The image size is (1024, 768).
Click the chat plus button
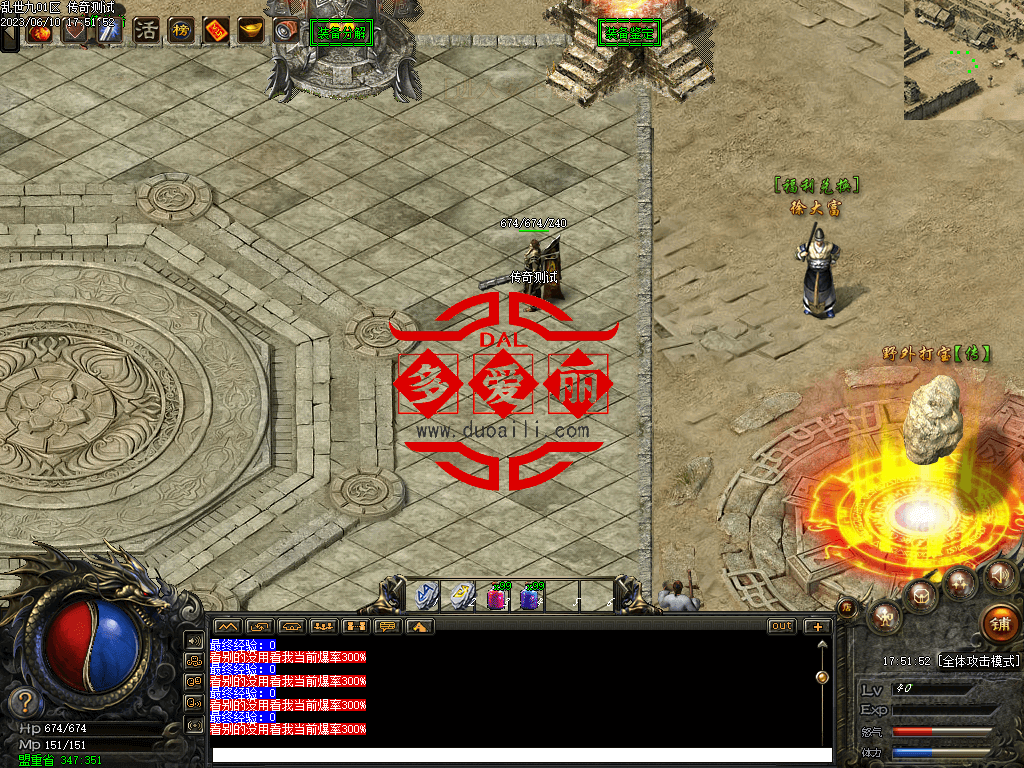click(x=818, y=626)
